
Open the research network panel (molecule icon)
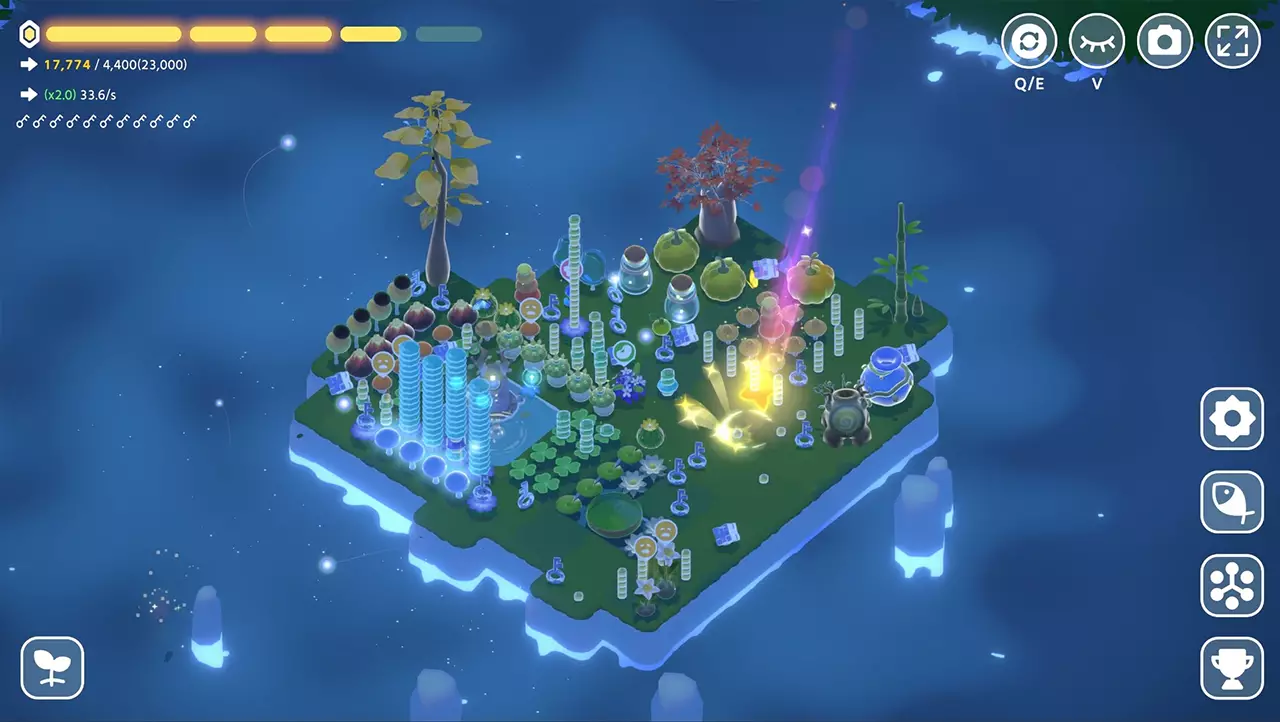(x=1231, y=584)
